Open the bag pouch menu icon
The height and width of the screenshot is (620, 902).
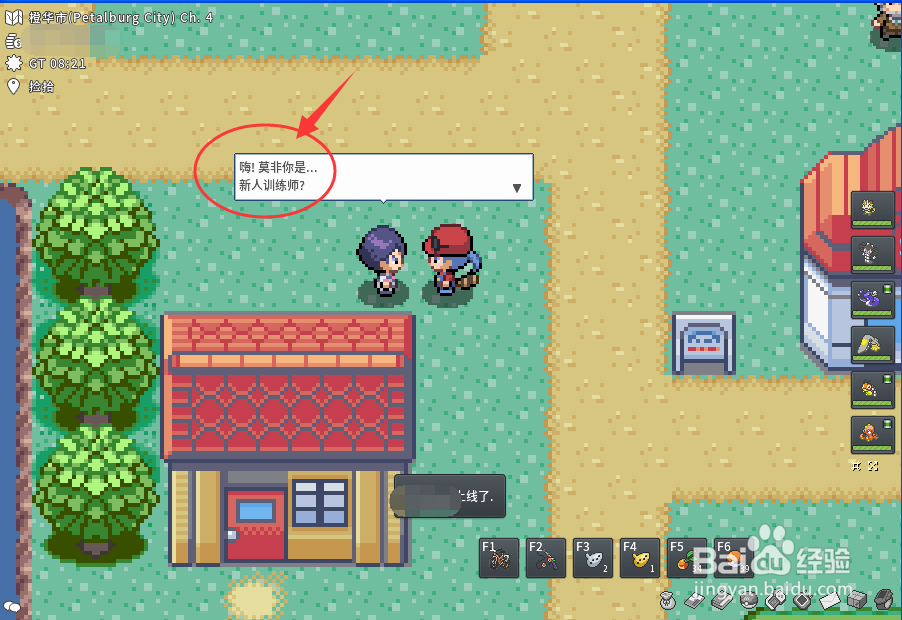tap(667, 601)
